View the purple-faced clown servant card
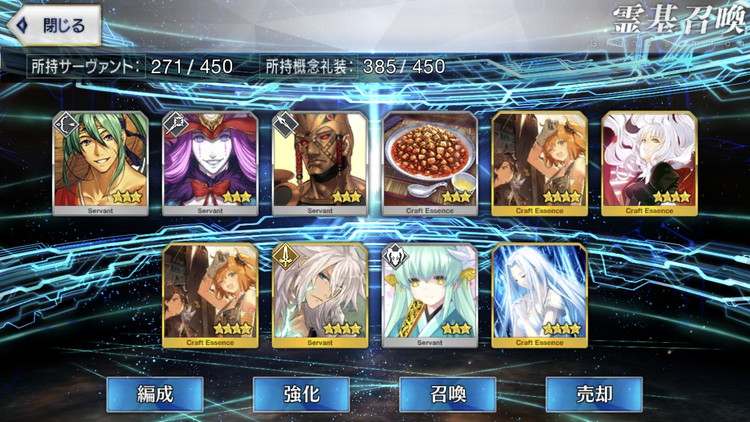Screen dimensions: 750x422 coord(210,162)
